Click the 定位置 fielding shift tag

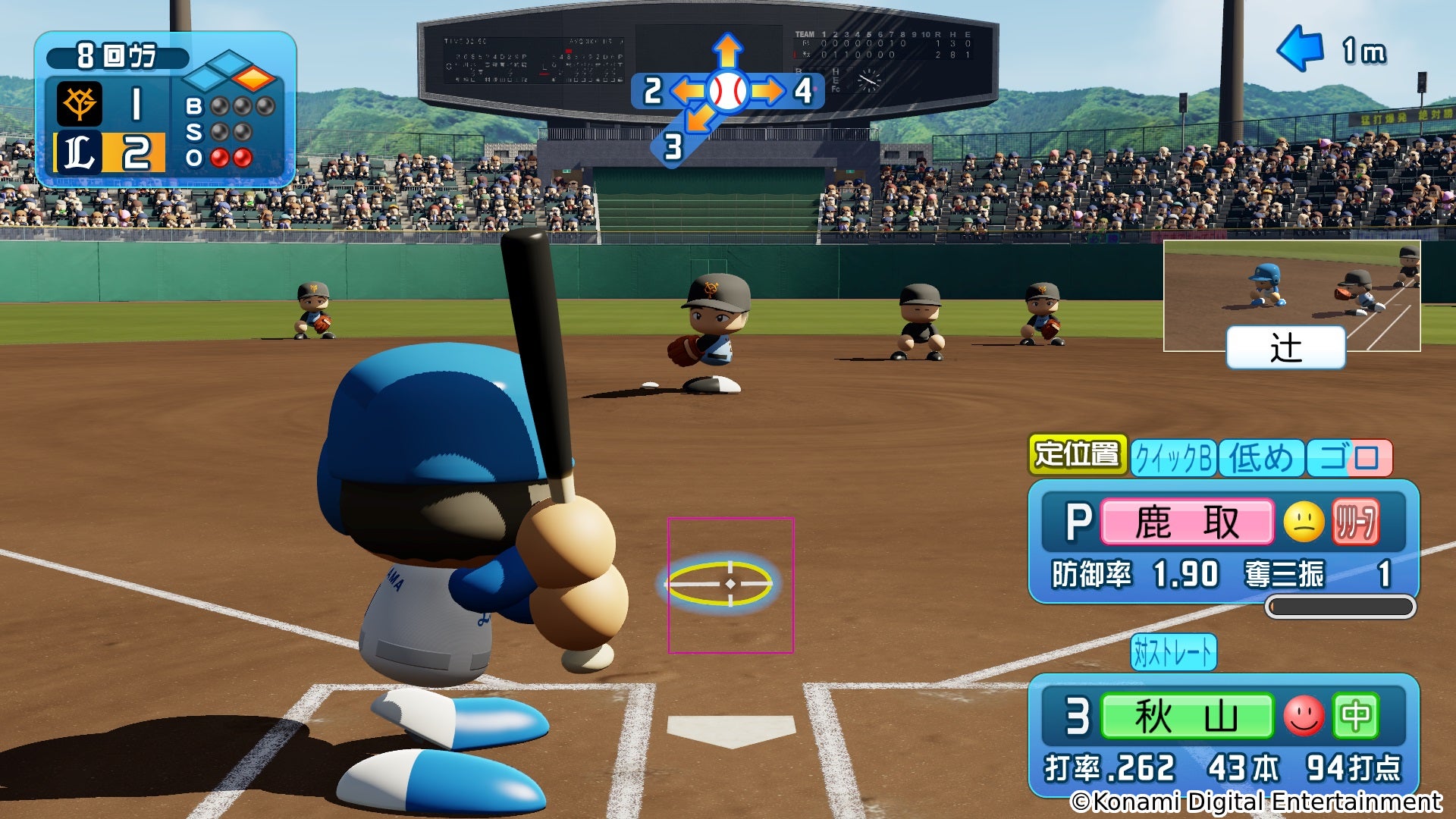point(1077,454)
